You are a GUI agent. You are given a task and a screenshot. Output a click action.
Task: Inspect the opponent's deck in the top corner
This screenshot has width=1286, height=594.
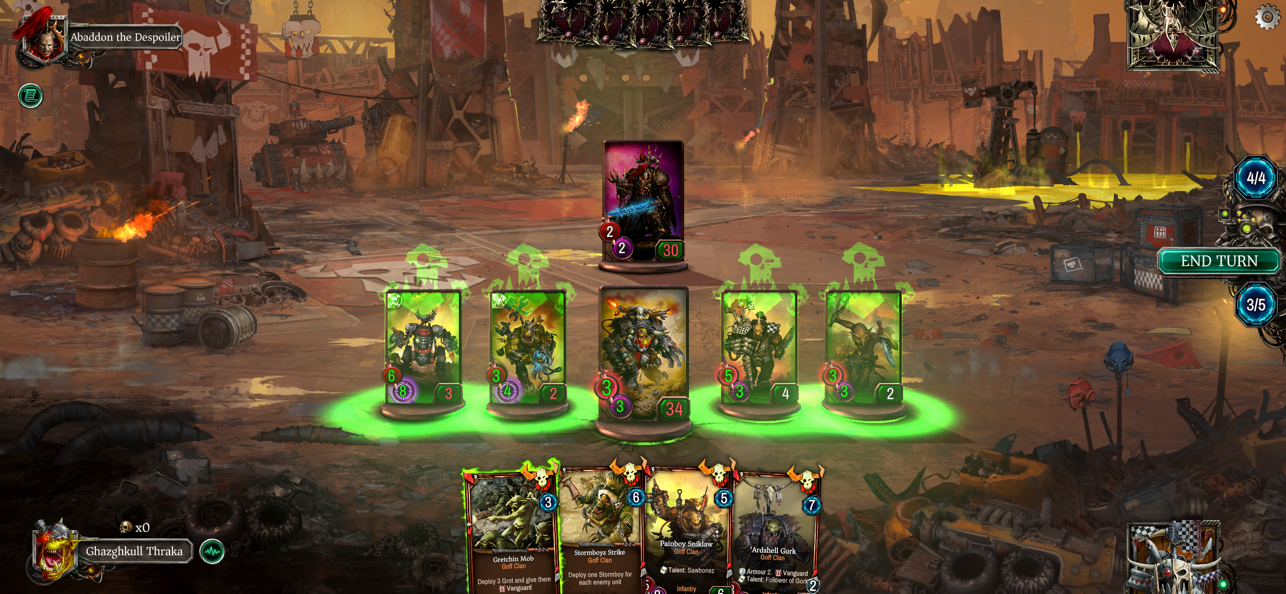point(1174,35)
